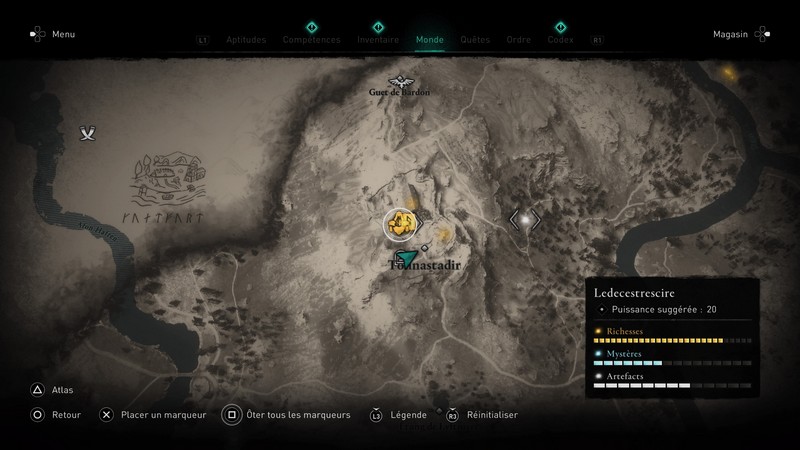Click the active Monde tab
800x450 pixels.
point(430,40)
